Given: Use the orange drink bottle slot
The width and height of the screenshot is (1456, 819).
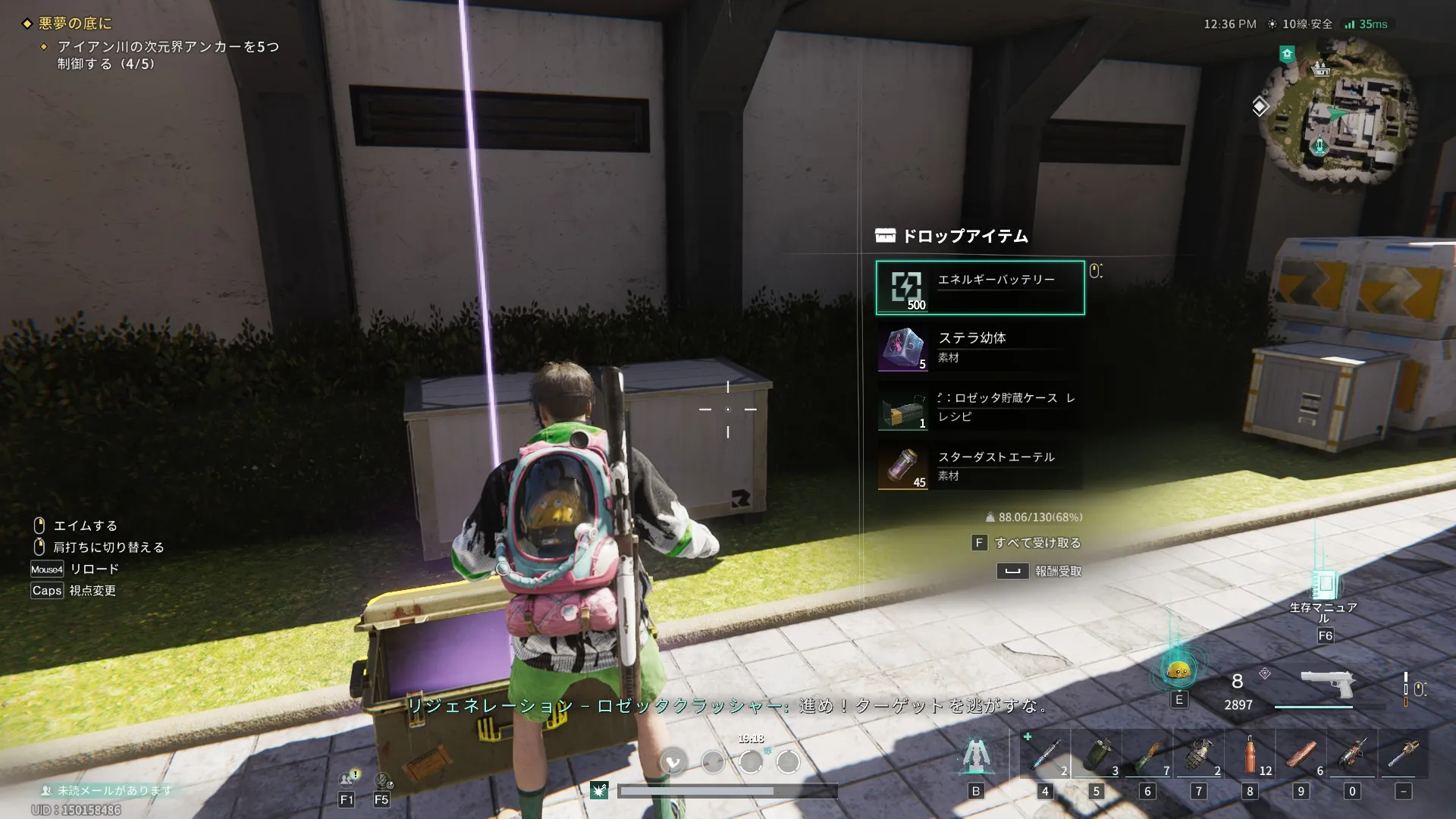Looking at the screenshot, I should pos(1250,754).
